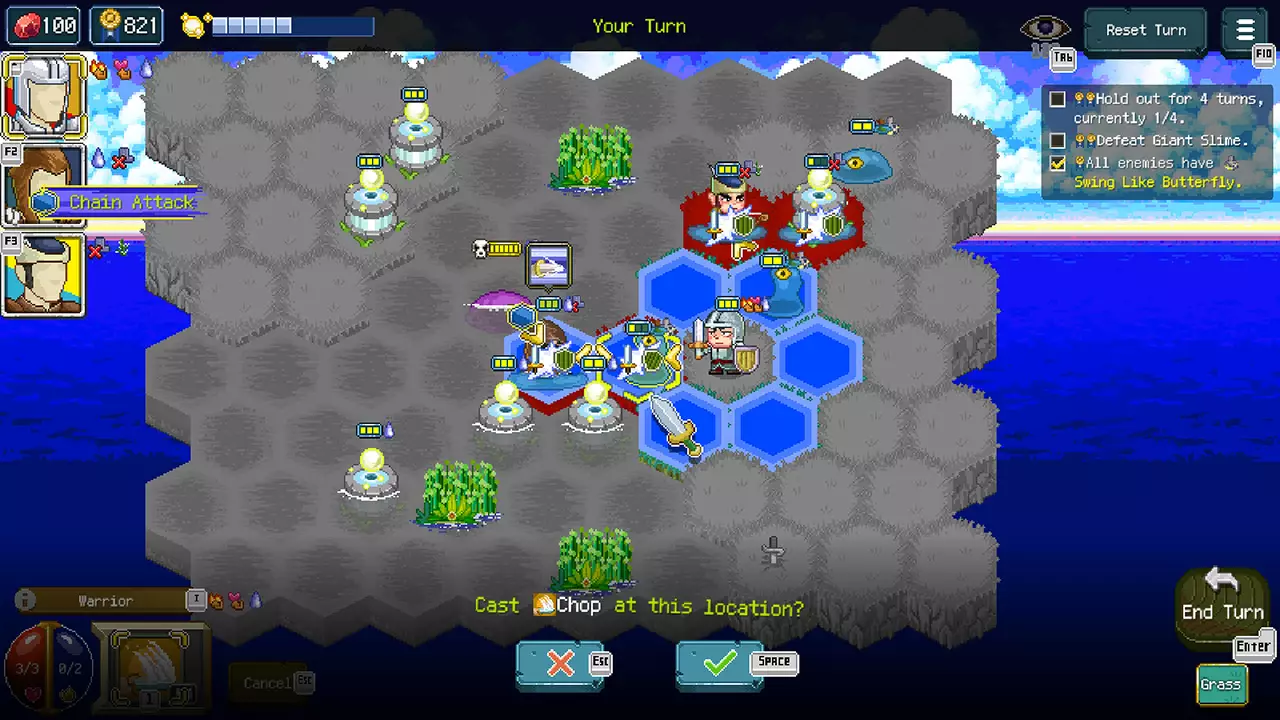Image resolution: width=1280 pixels, height=720 pixels.
Task: End the current turn
Action: click(x=1222, y=603)
